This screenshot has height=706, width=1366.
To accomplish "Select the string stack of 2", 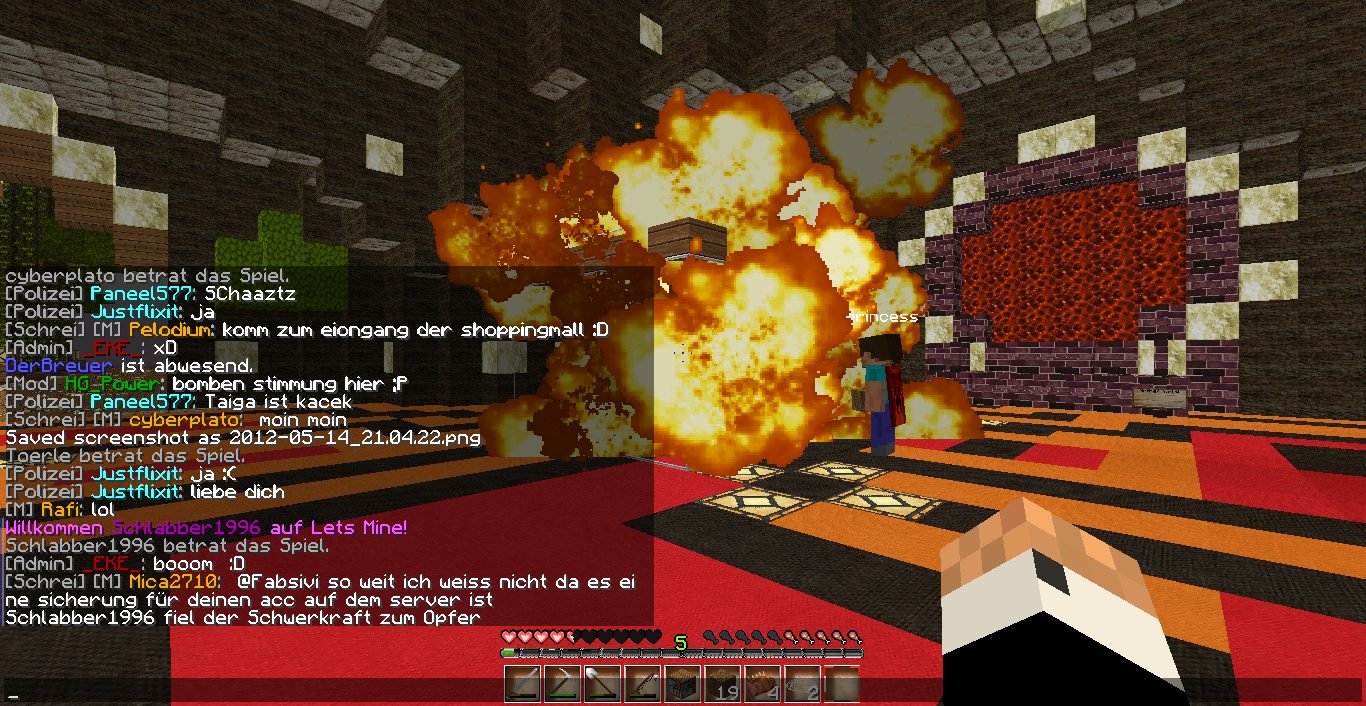I will coord(802,685).
